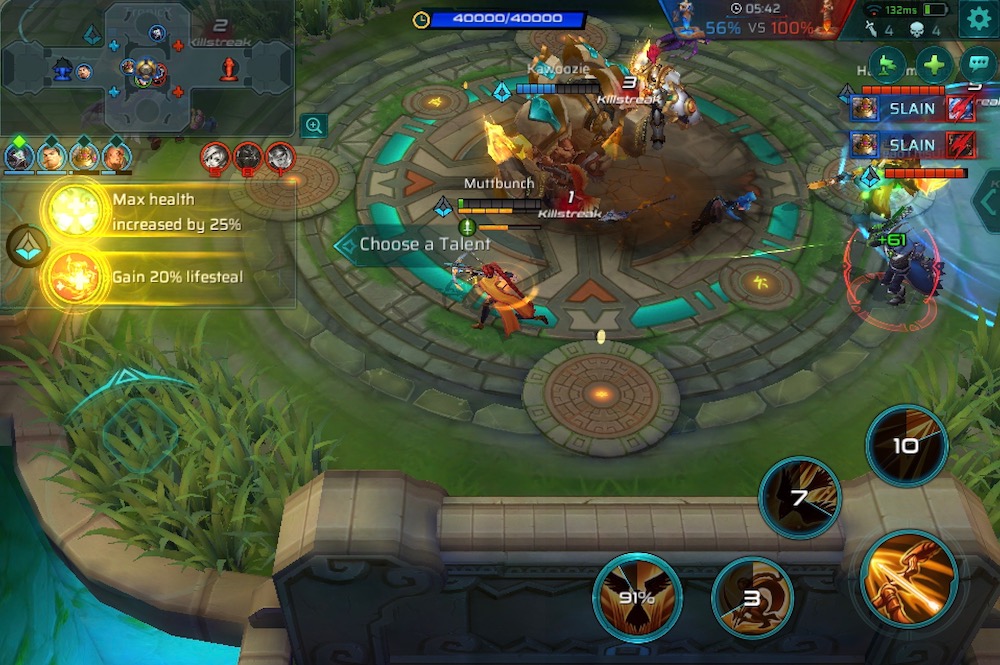This screenshot has height=665, width=1000.
Task: Trigger the phoenix ultimate showing 91%
Action: [x=637, y=597]
